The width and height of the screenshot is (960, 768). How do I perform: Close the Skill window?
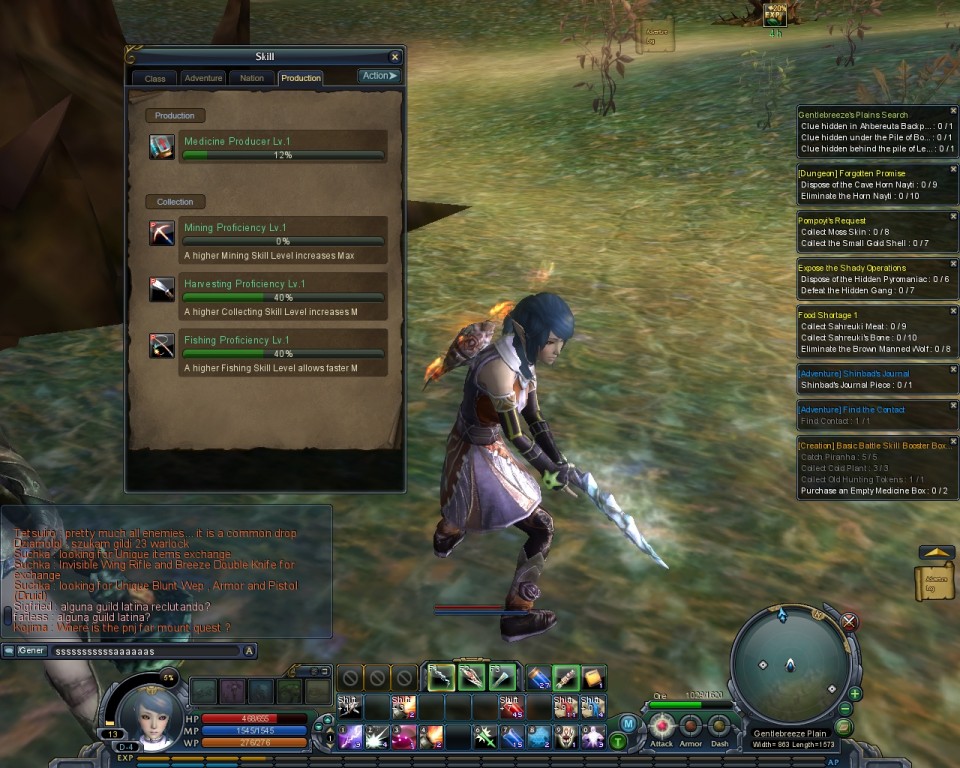tap(395, 58)
